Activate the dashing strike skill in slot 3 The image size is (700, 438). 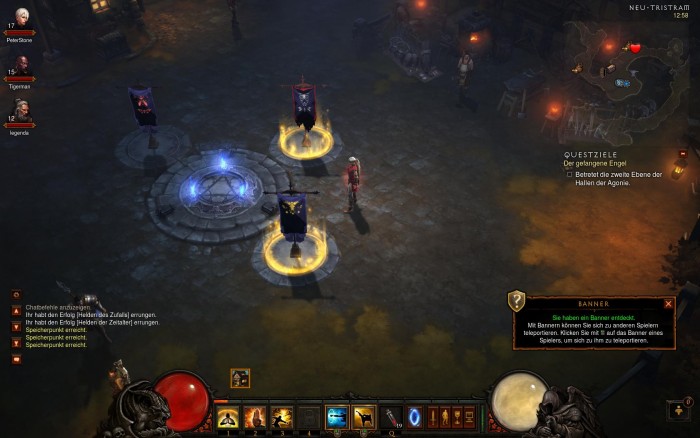point(282,417)
